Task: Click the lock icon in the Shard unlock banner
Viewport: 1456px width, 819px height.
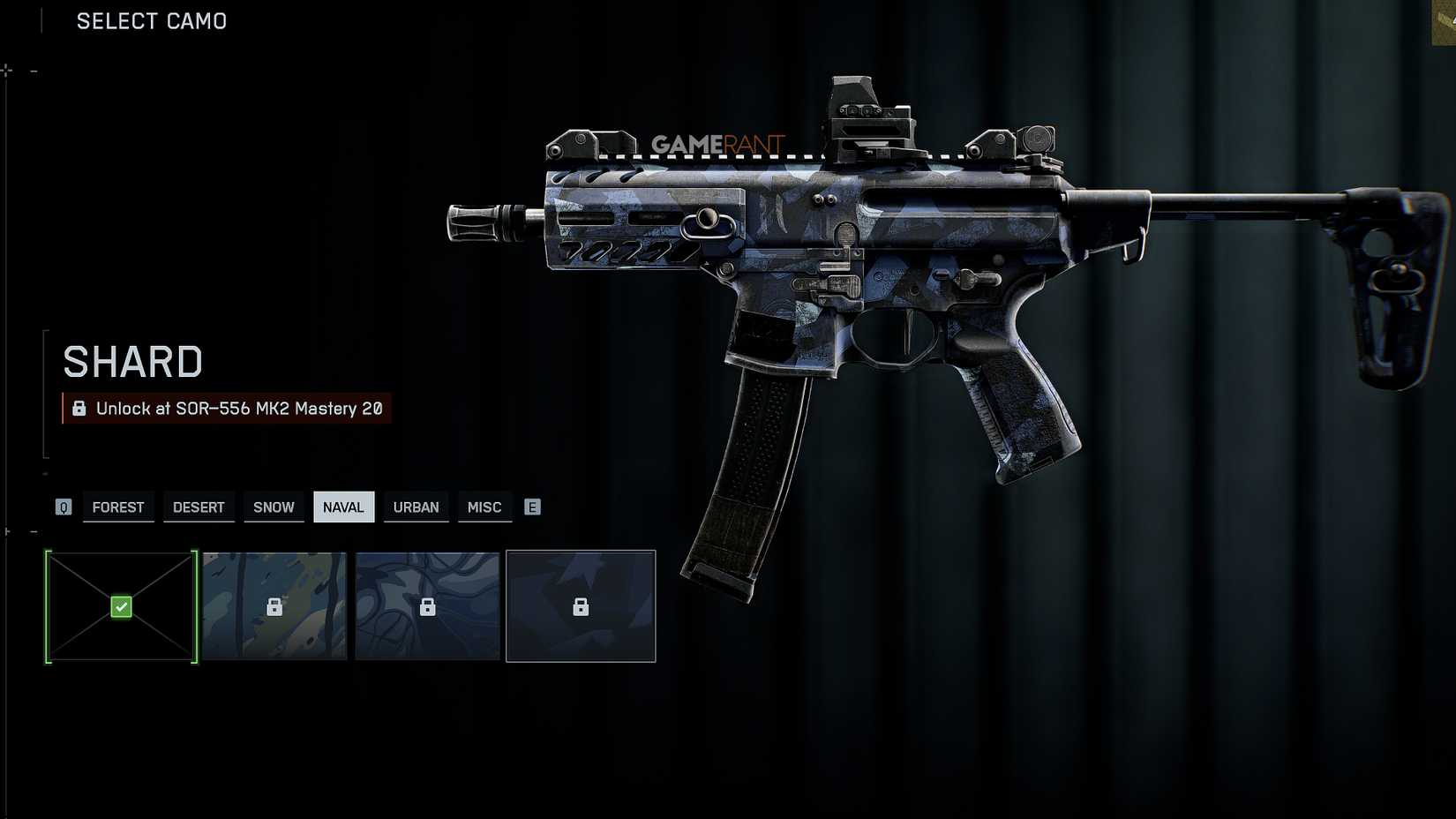Action: [79, 408]
